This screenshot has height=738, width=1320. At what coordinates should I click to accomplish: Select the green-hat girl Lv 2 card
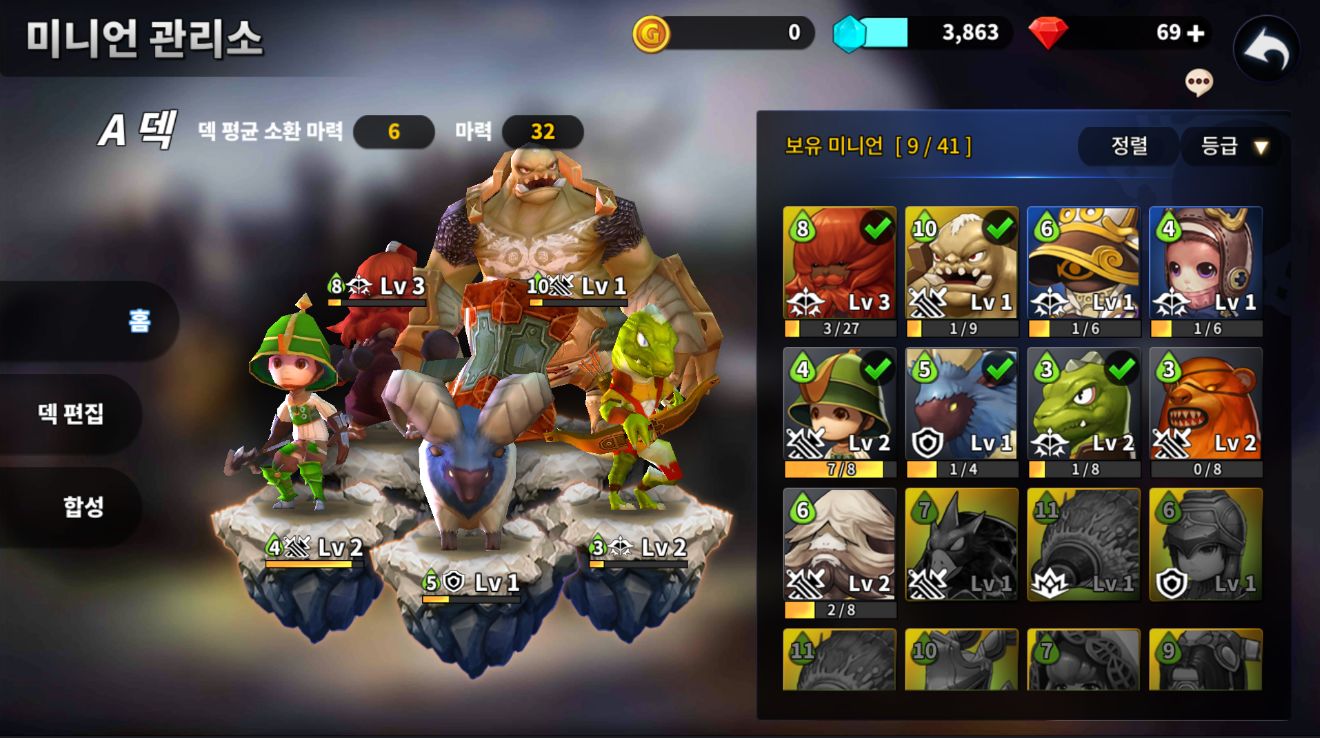pos(839,403)
